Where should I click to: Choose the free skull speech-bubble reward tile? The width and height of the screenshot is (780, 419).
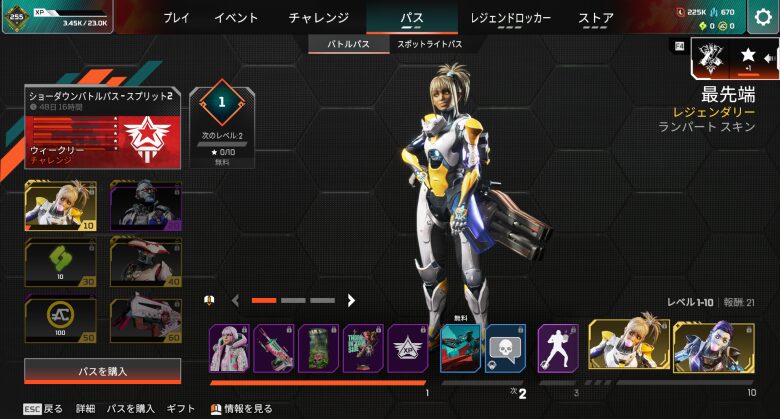click(505, 348)
